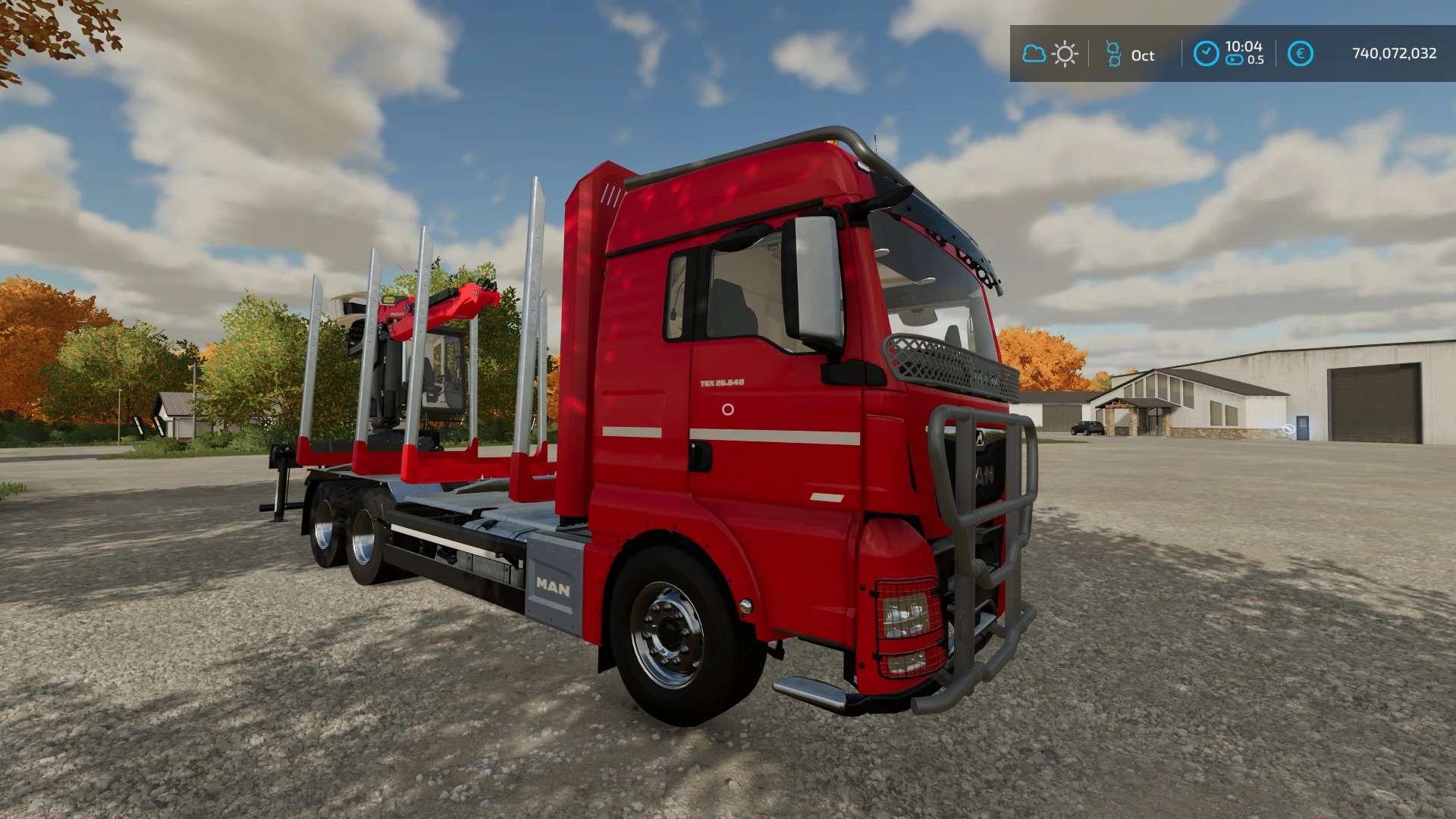Select the October season icon
The height and width of the screenshot is (819, 1456).
[1113, 54]
